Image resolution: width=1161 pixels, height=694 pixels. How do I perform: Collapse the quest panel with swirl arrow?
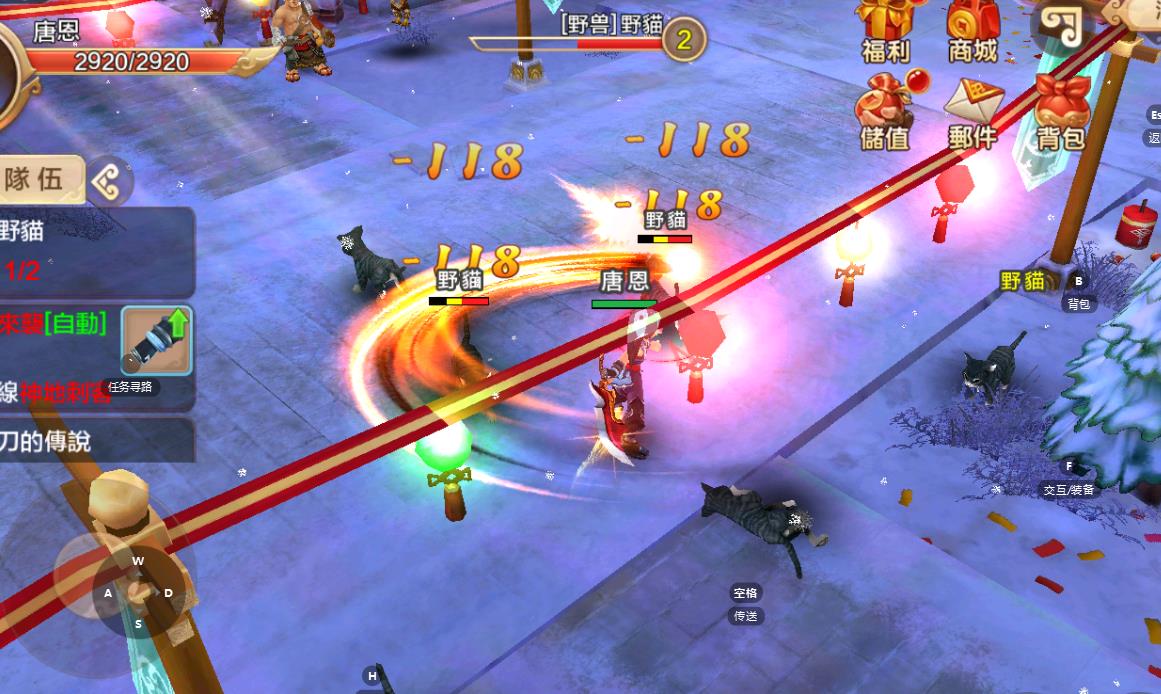(x=108, y=181)
